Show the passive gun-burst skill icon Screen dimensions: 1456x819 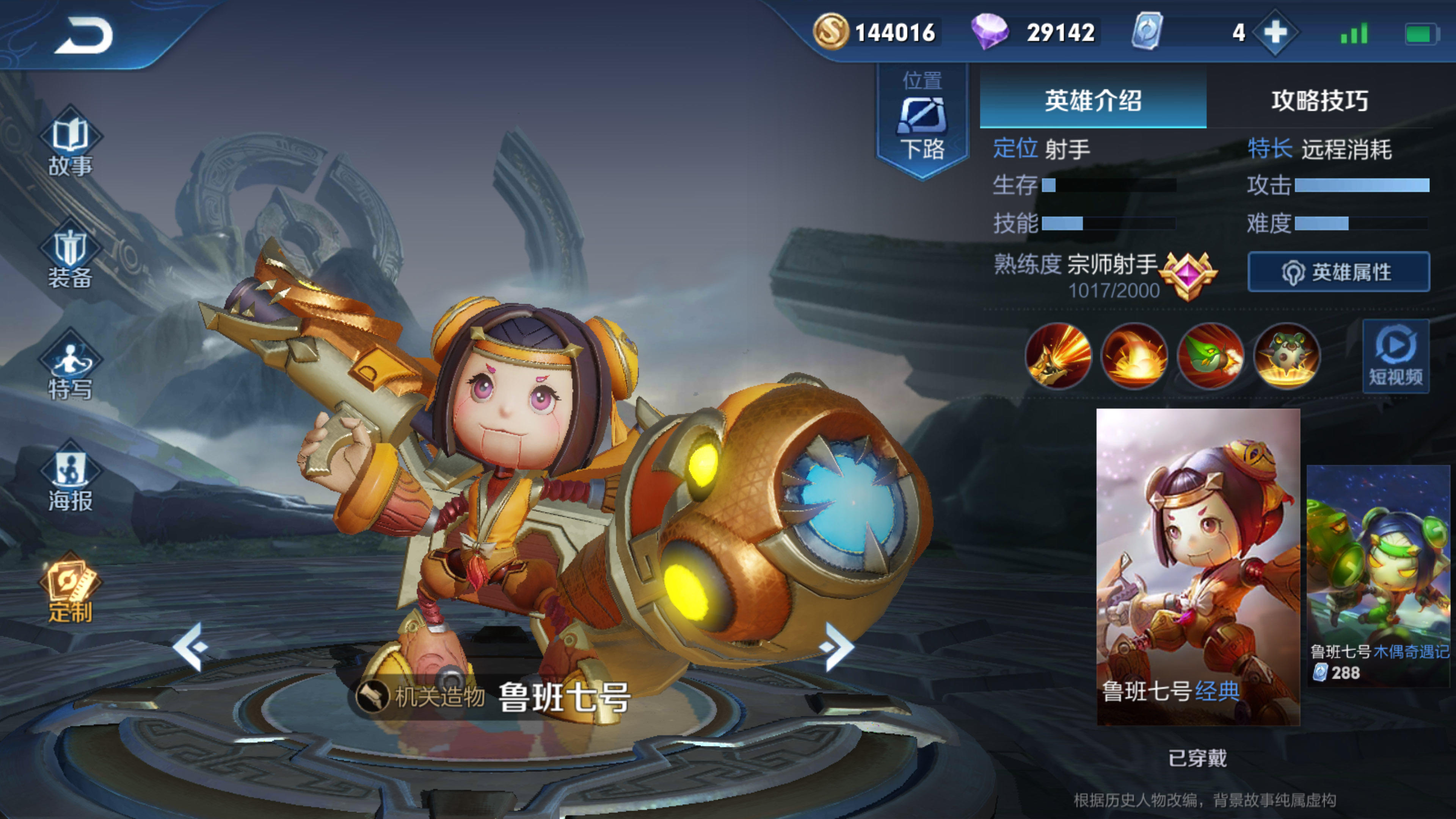point(1058,356)
